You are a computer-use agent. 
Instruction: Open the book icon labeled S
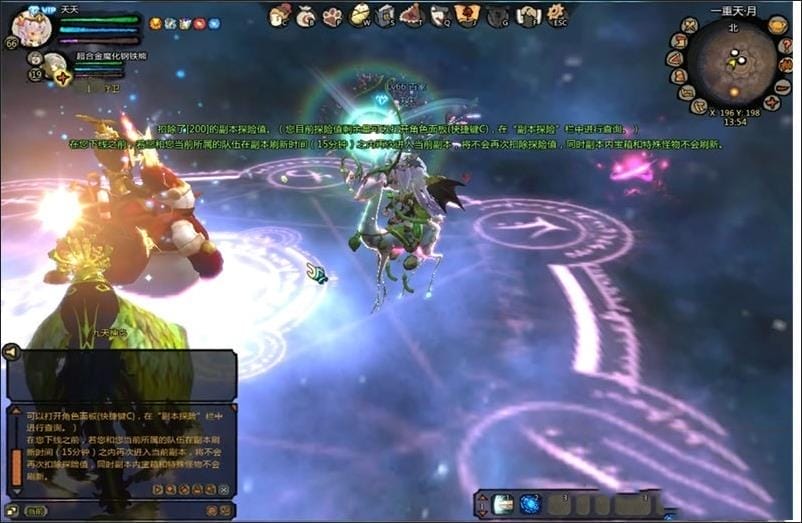386,15
